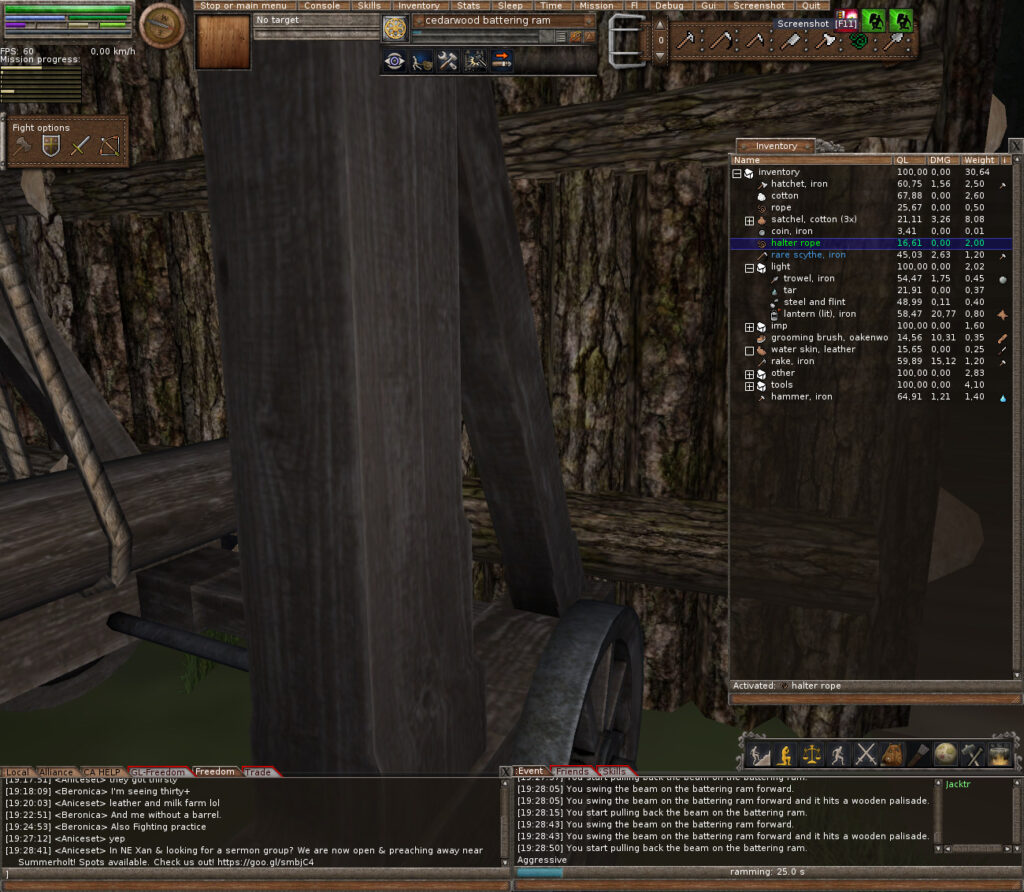Switch to the Alliance chat tab
This screenshot has width=1024, height=892.
[57, 772]
